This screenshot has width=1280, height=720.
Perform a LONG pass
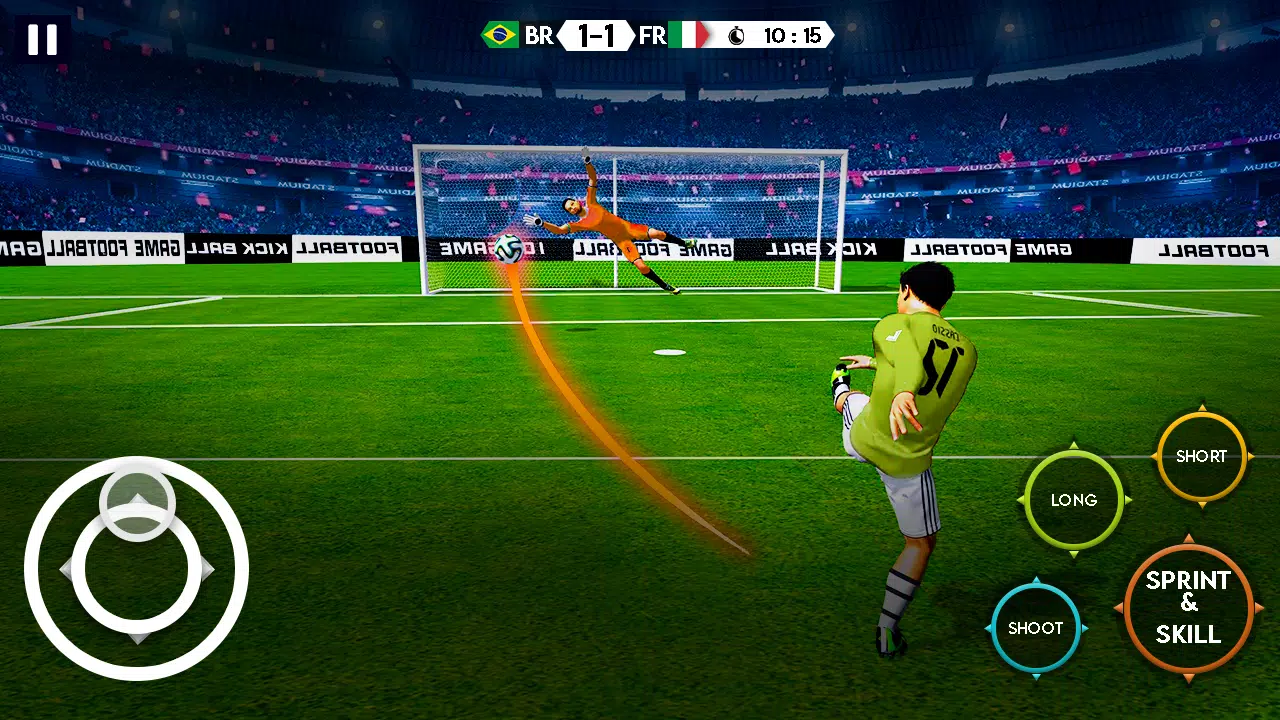1073,500
